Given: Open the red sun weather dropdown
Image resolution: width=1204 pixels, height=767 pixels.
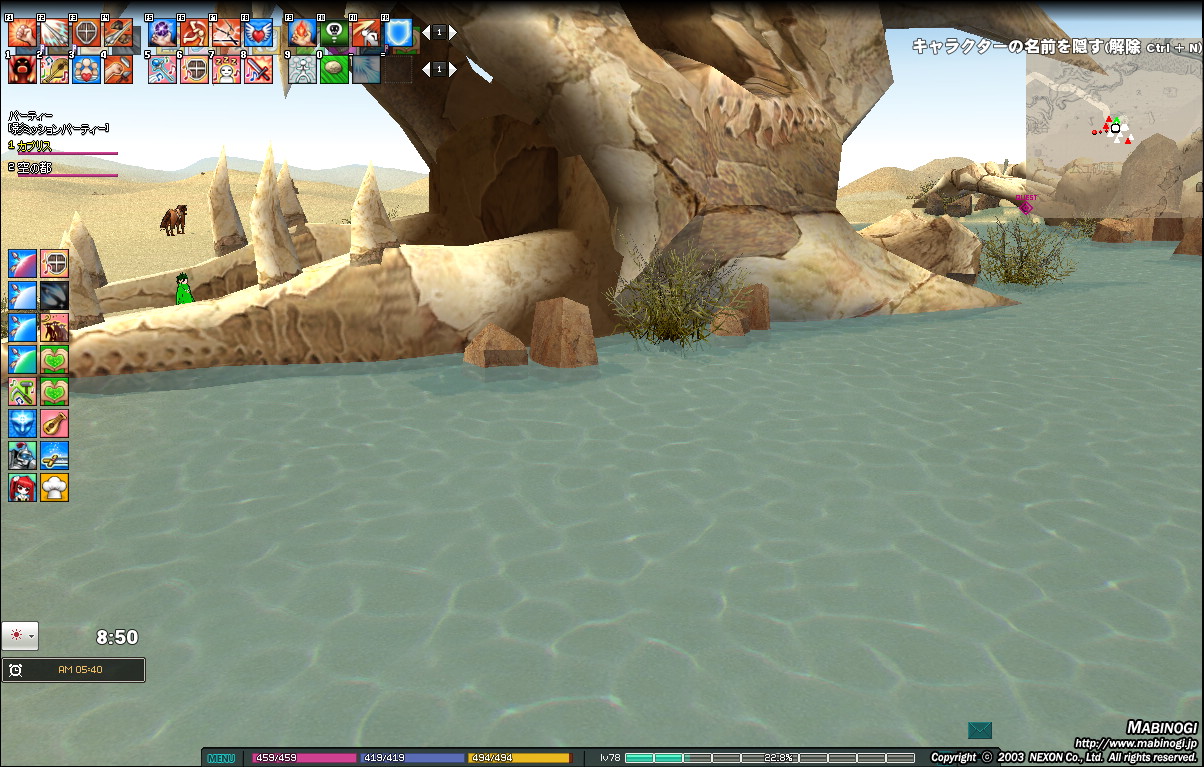Looking at the screenshot, I should pyautogui.click(x=20, y=636).
